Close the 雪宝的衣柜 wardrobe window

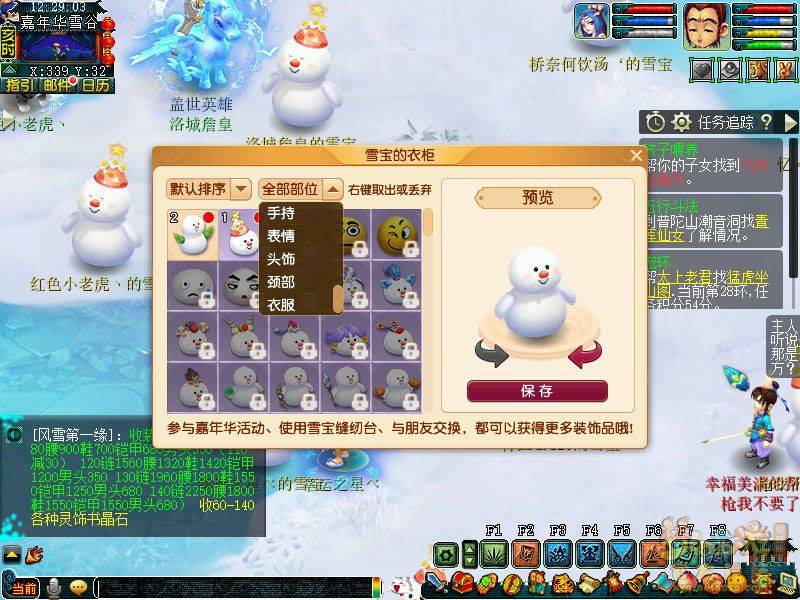[x=636, y=156]
